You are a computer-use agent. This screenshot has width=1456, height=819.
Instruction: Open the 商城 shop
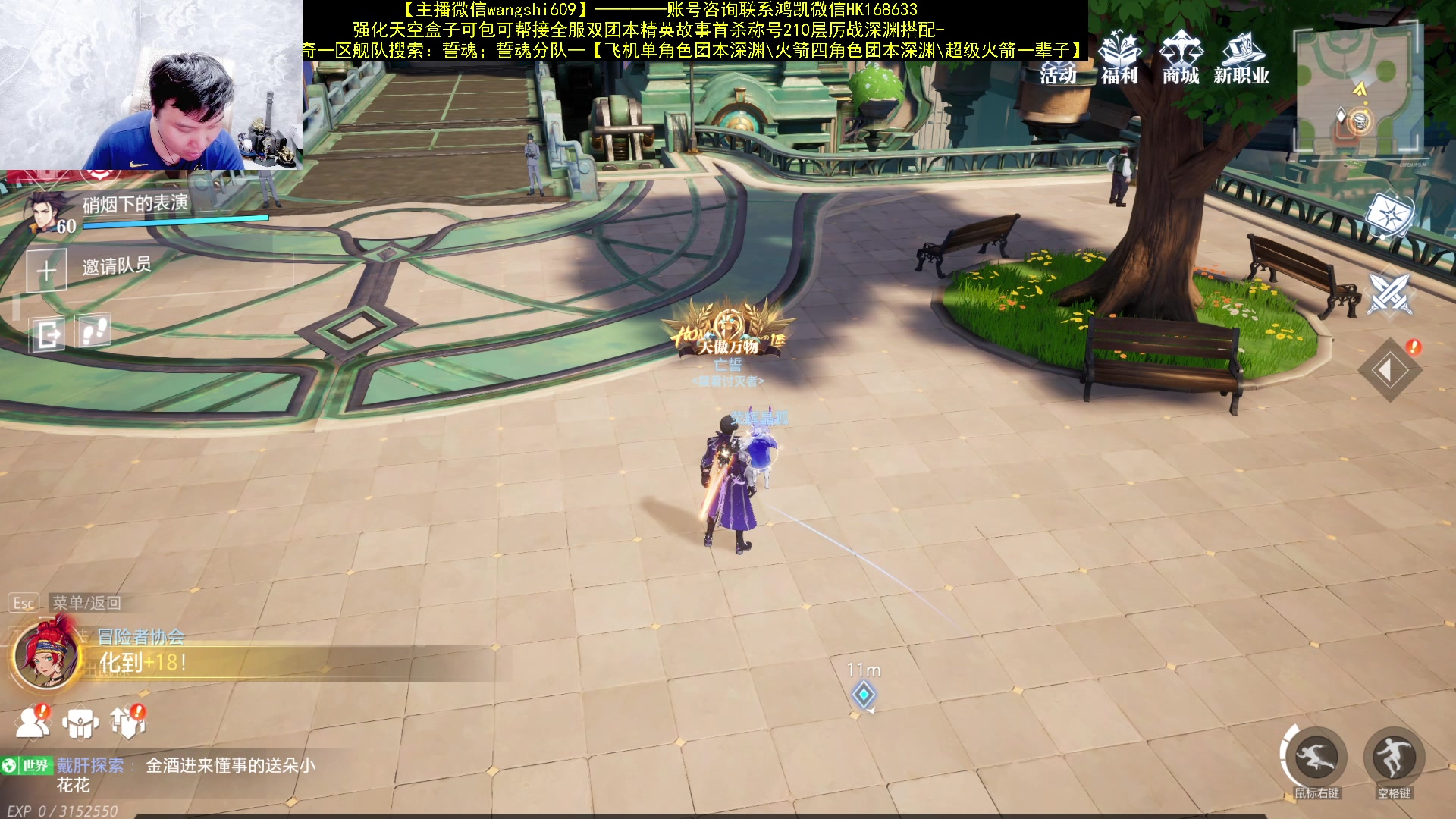1181,58
